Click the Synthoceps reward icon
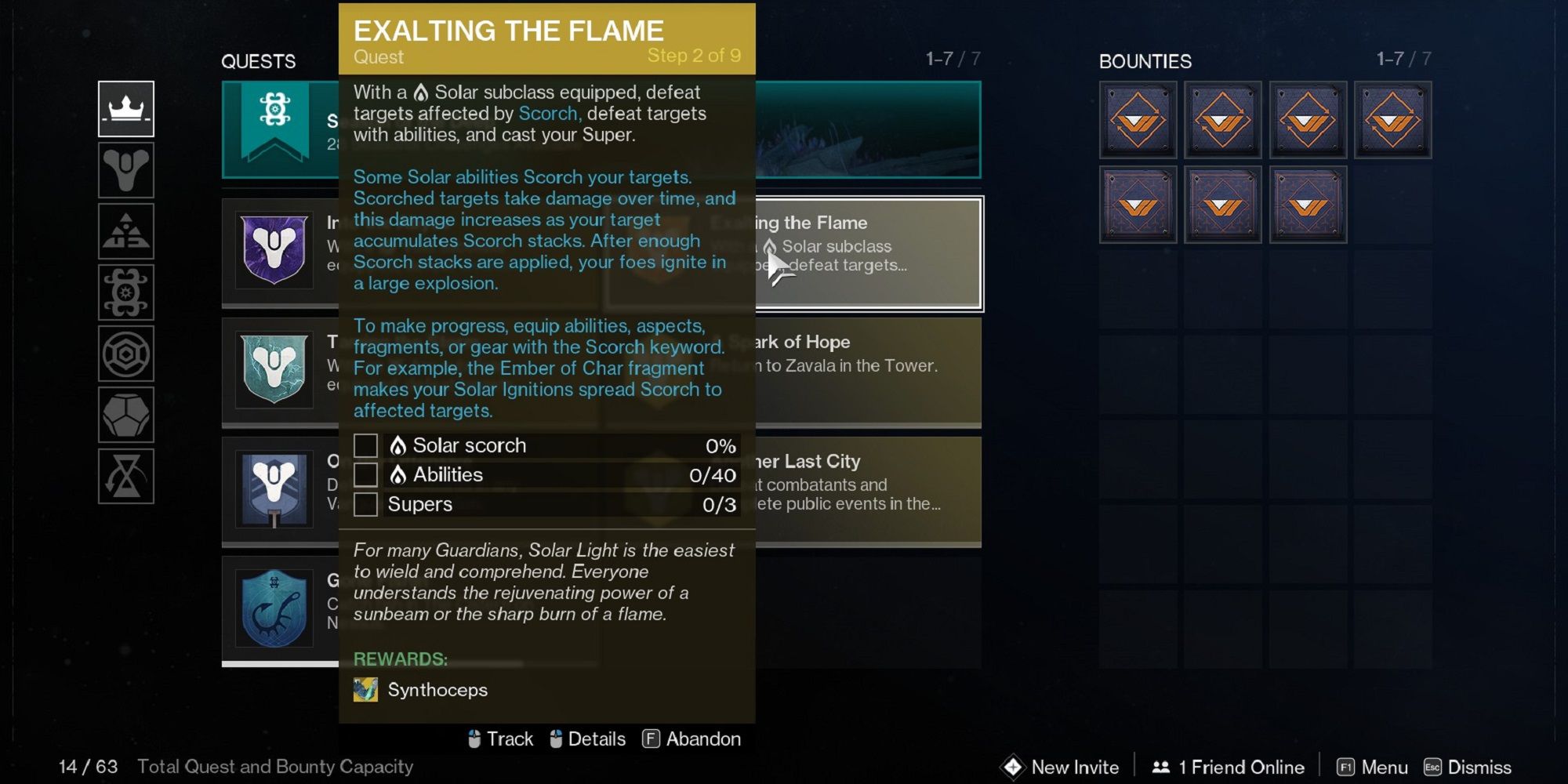 [x=365, y=690]
